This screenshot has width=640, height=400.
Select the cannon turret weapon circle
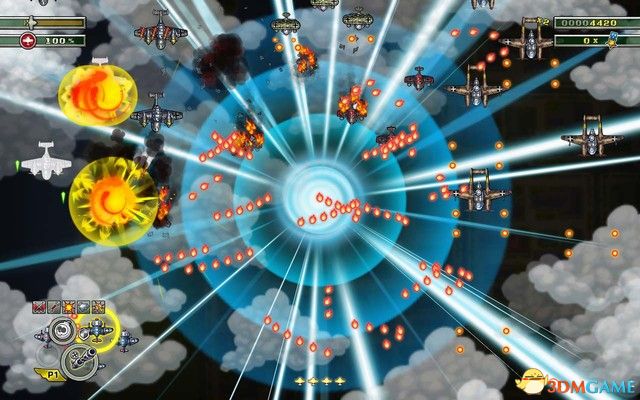tap(79, 358)
